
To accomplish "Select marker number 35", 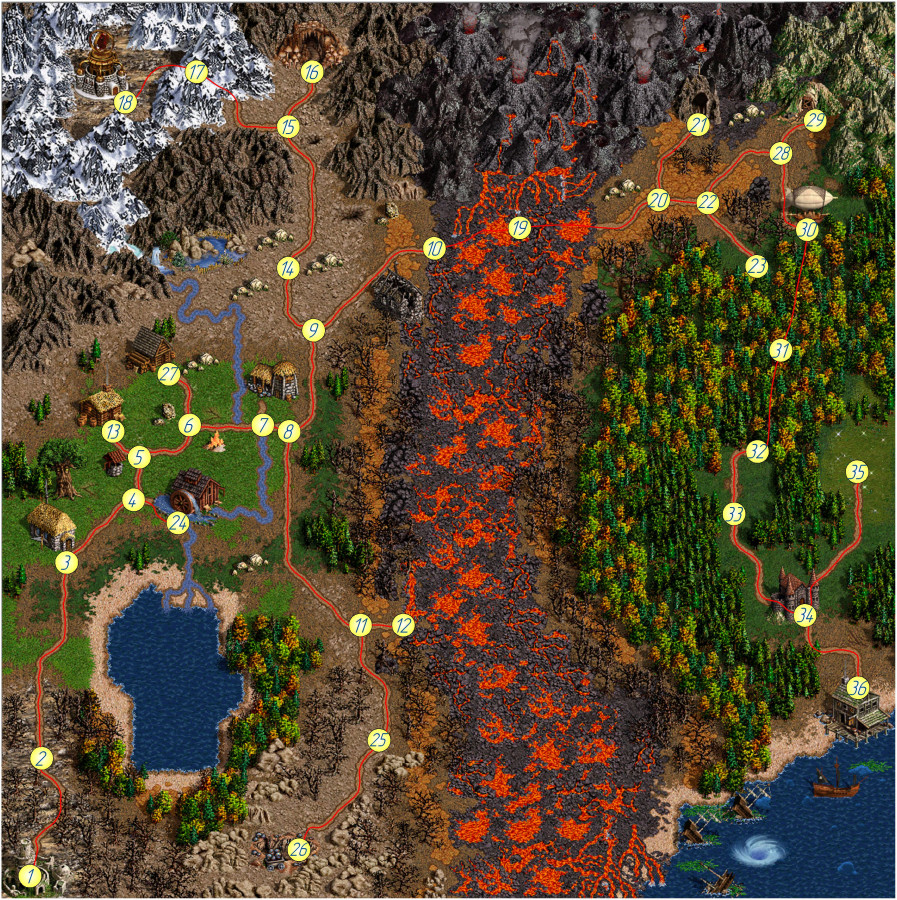I will pos(857,472).
